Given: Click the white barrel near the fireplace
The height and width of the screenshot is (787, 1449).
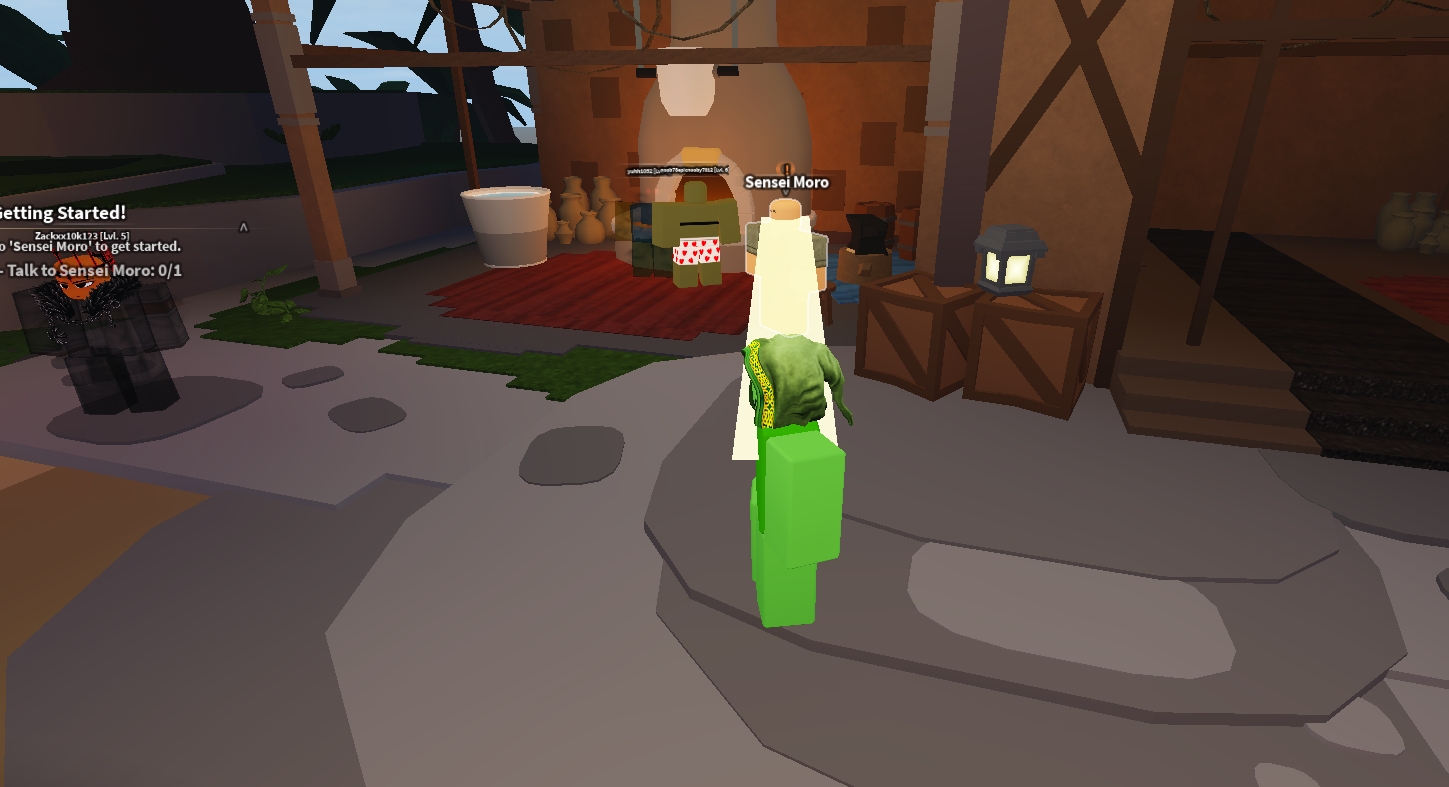Looking at the screenshot, I should (503, 225).
